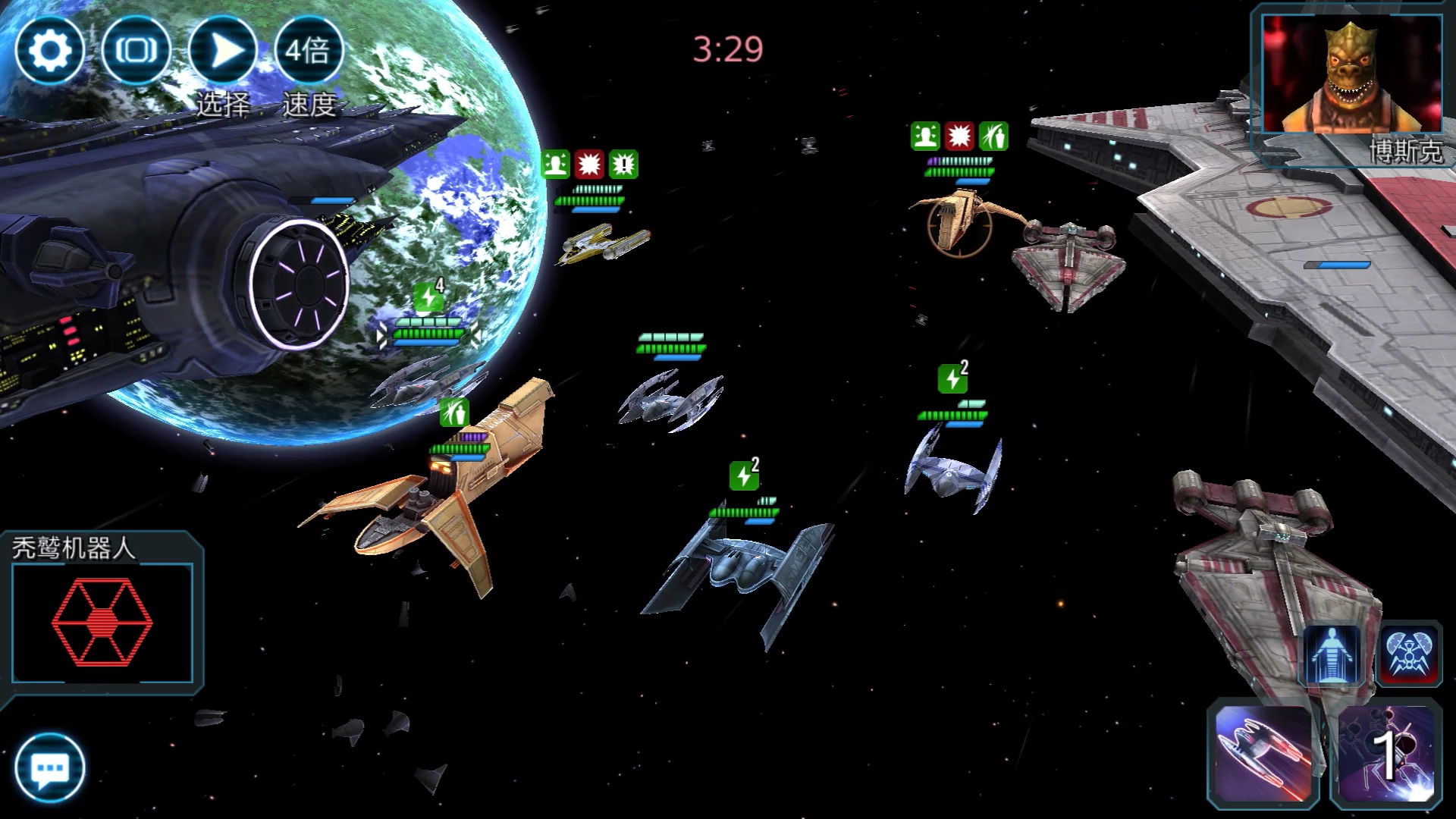Tap the auto-play arrow button
The height and width of the screenshot is (819, 1456).
click(224, 51)
